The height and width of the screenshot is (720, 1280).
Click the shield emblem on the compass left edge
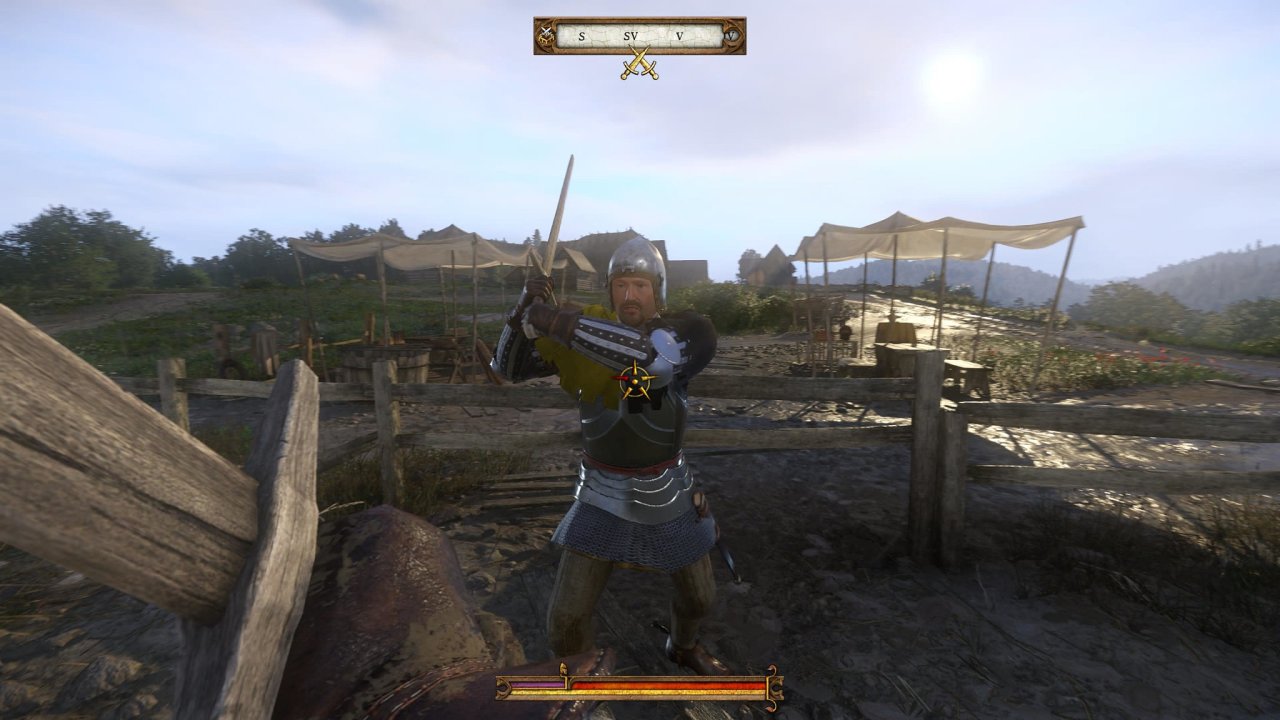pyautogui.click(x=546, y=34)
